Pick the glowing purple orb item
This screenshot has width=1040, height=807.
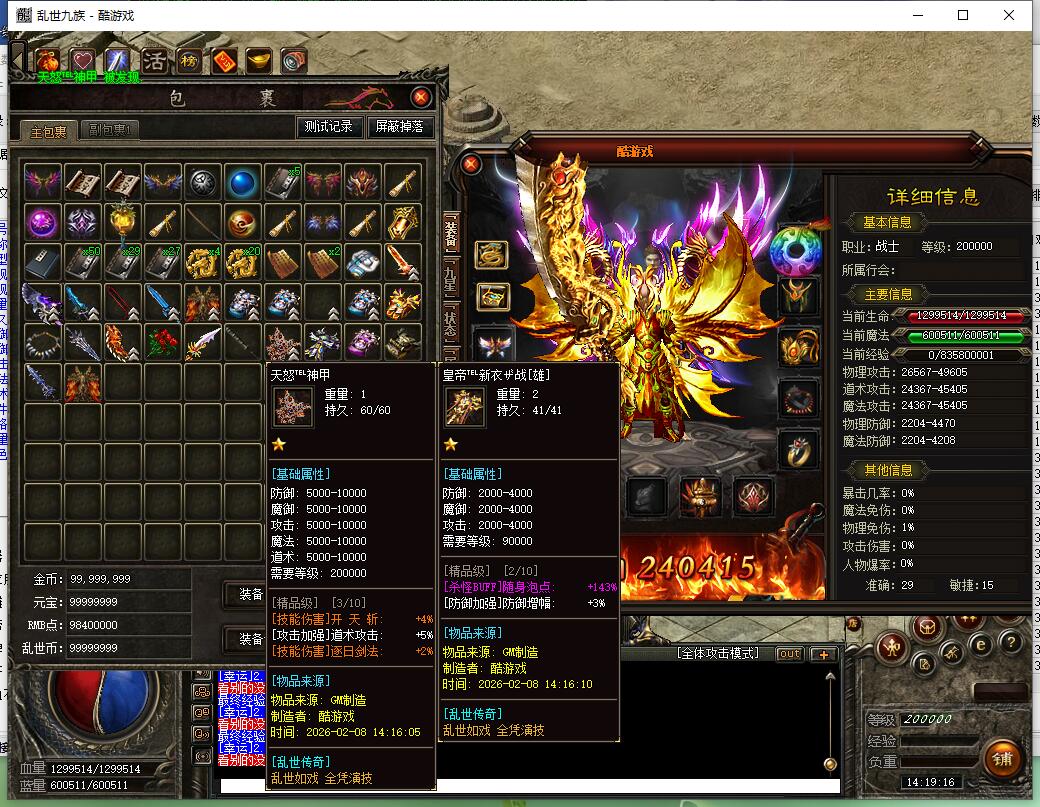(43, 222)
